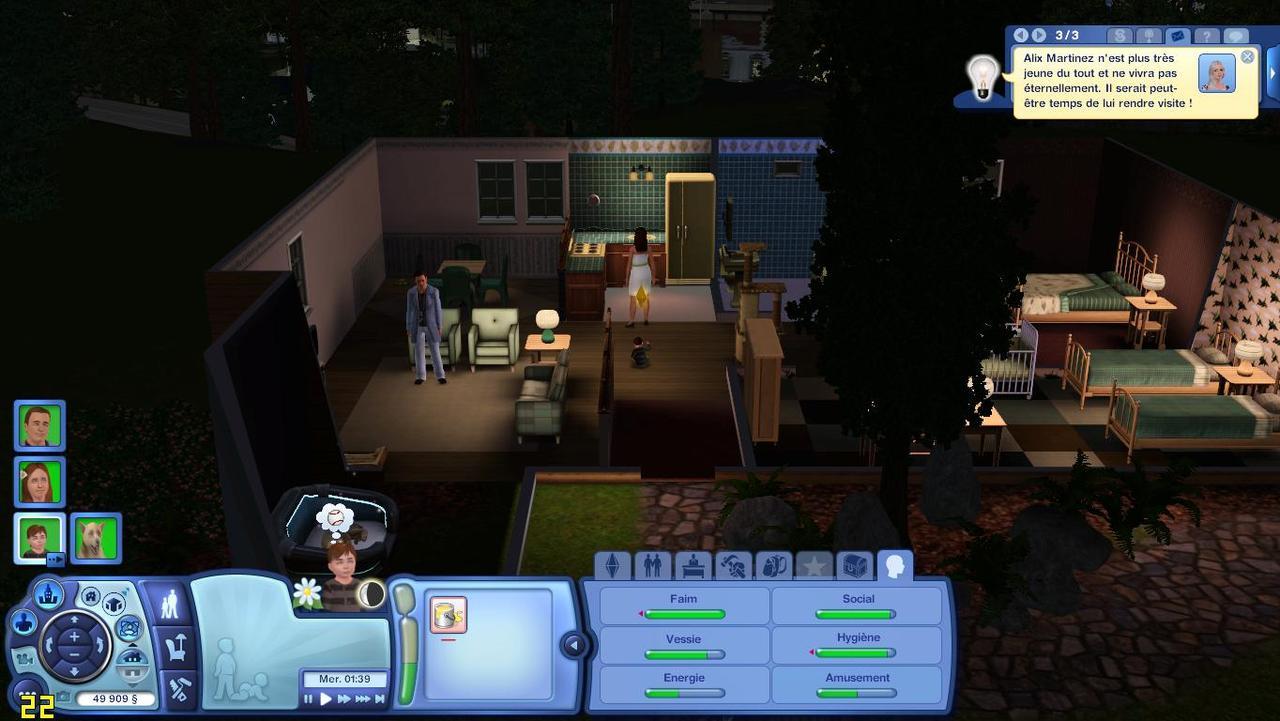The height and width of the screenshot is (721, 1280).
Task: Pause the game
Action: (309, 699)
